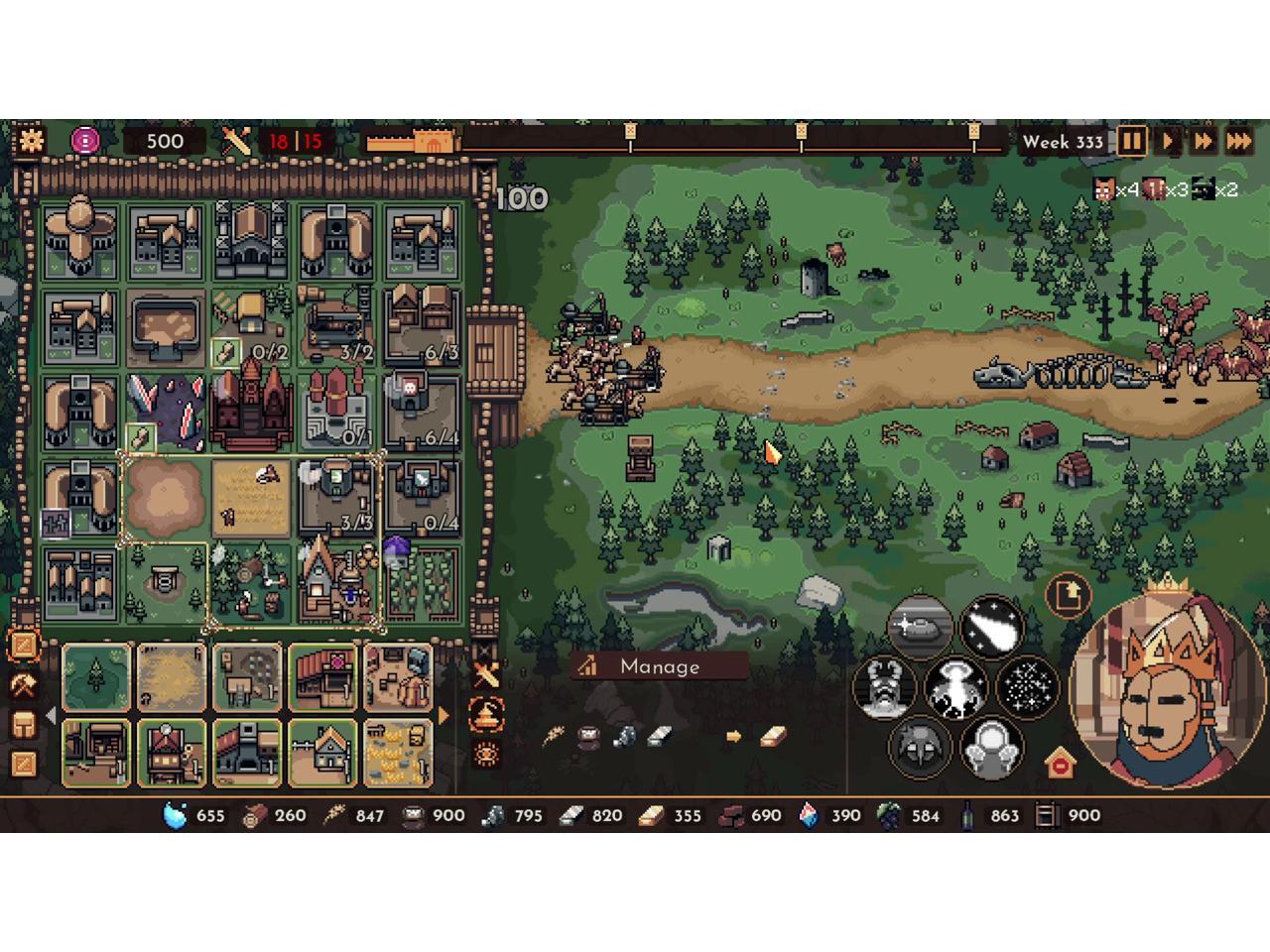Select the stone forge building tile
This screenshot has width=1270, height=952.
pos(247,753)
